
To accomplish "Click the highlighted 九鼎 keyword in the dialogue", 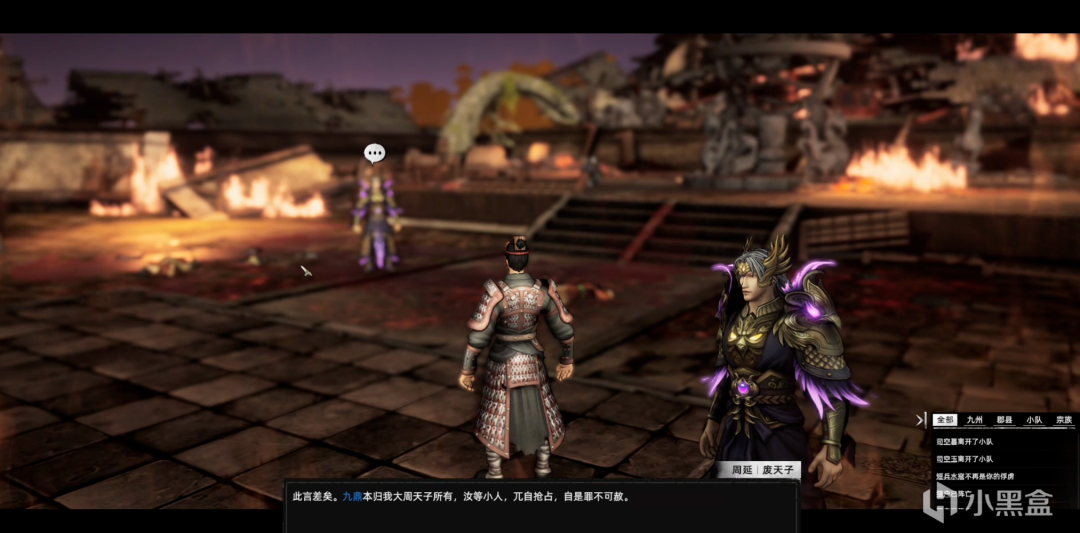I will tap(351, 496).
